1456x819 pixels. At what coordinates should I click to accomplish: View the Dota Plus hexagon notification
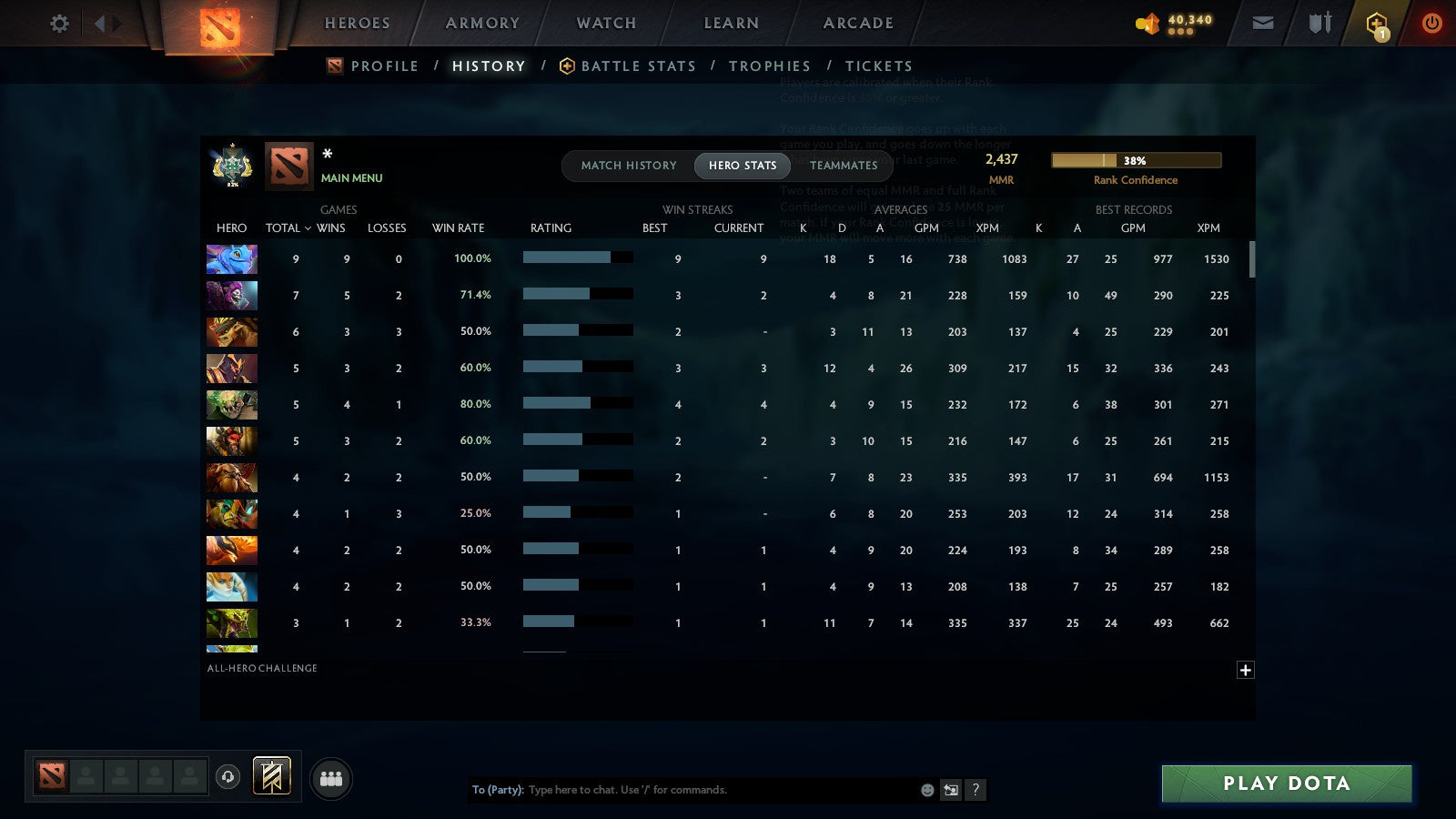point(1376,23)
